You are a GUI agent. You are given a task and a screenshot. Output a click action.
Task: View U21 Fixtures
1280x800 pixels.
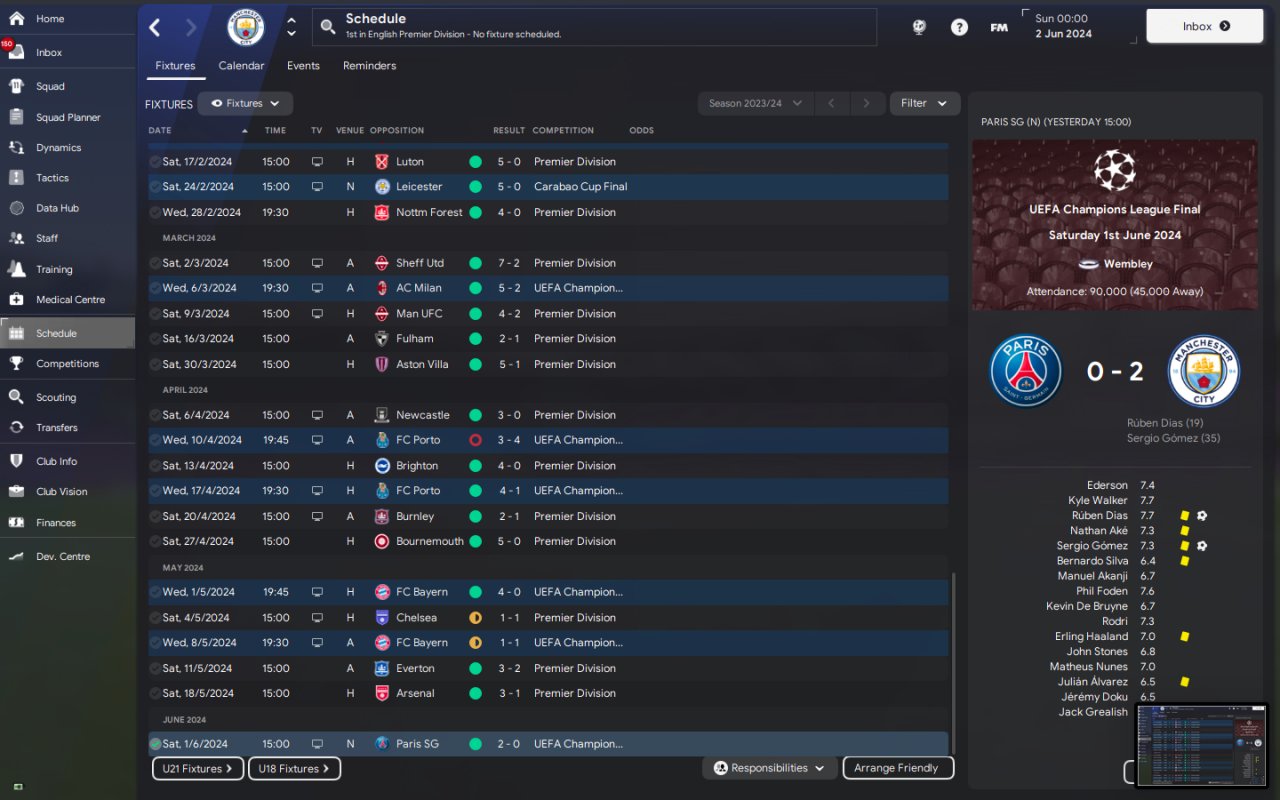point(197,769)
